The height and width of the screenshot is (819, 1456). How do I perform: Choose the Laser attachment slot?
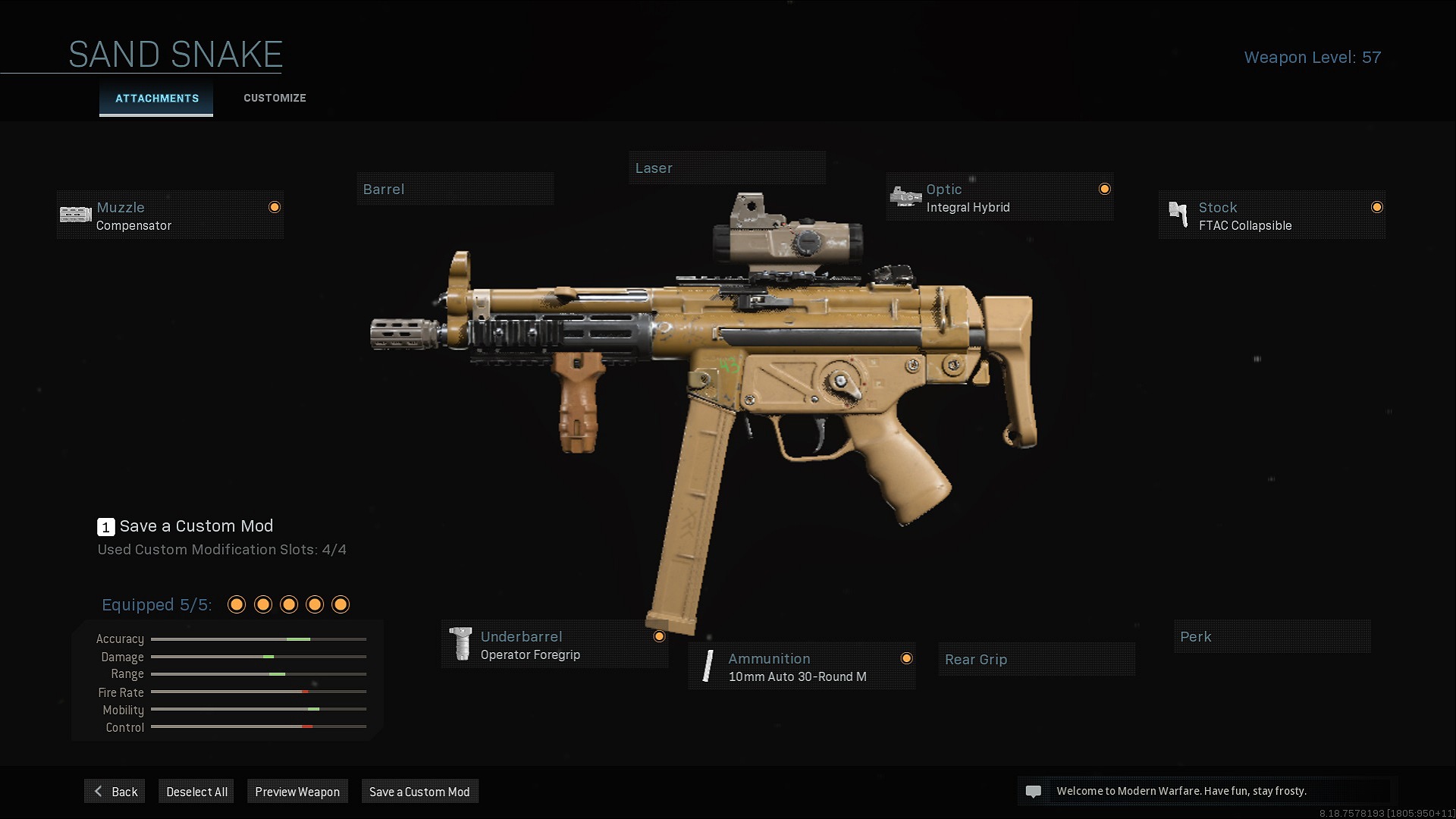click(726, 168)
